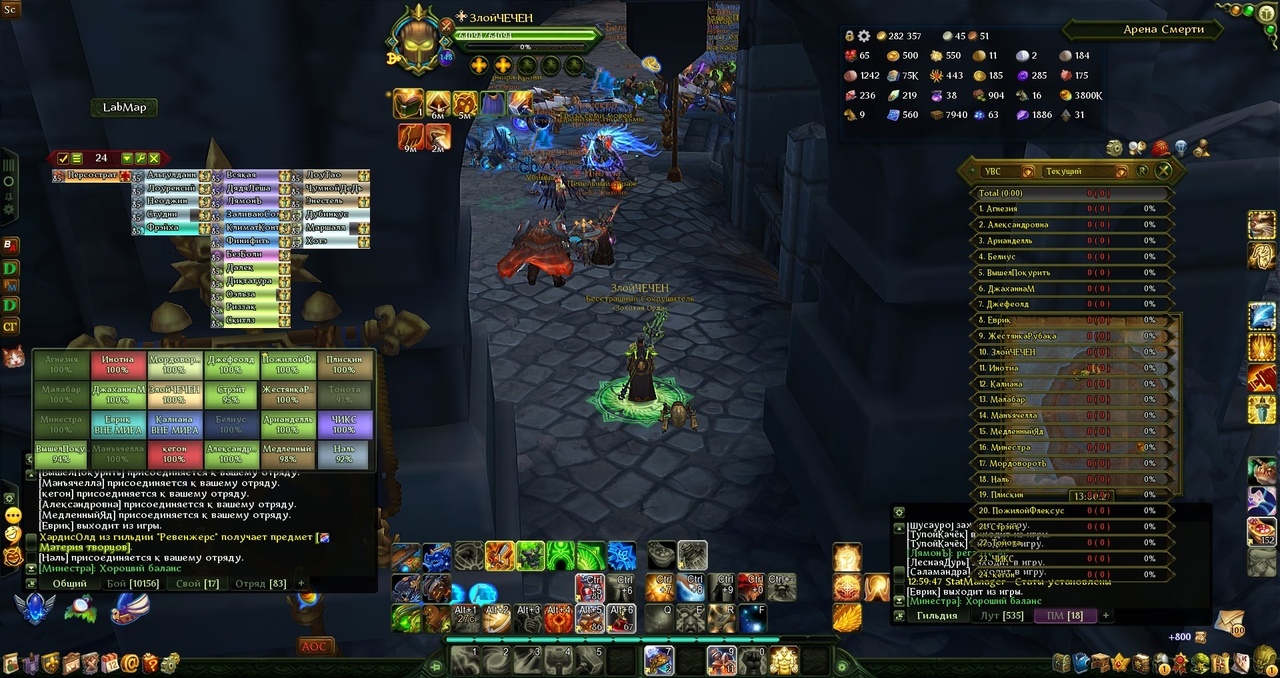Image resolution: width=1280 pixels, height=678 pixels.
Task: Select raid member Инотиа in the raid frame
Action: point(118,364)
